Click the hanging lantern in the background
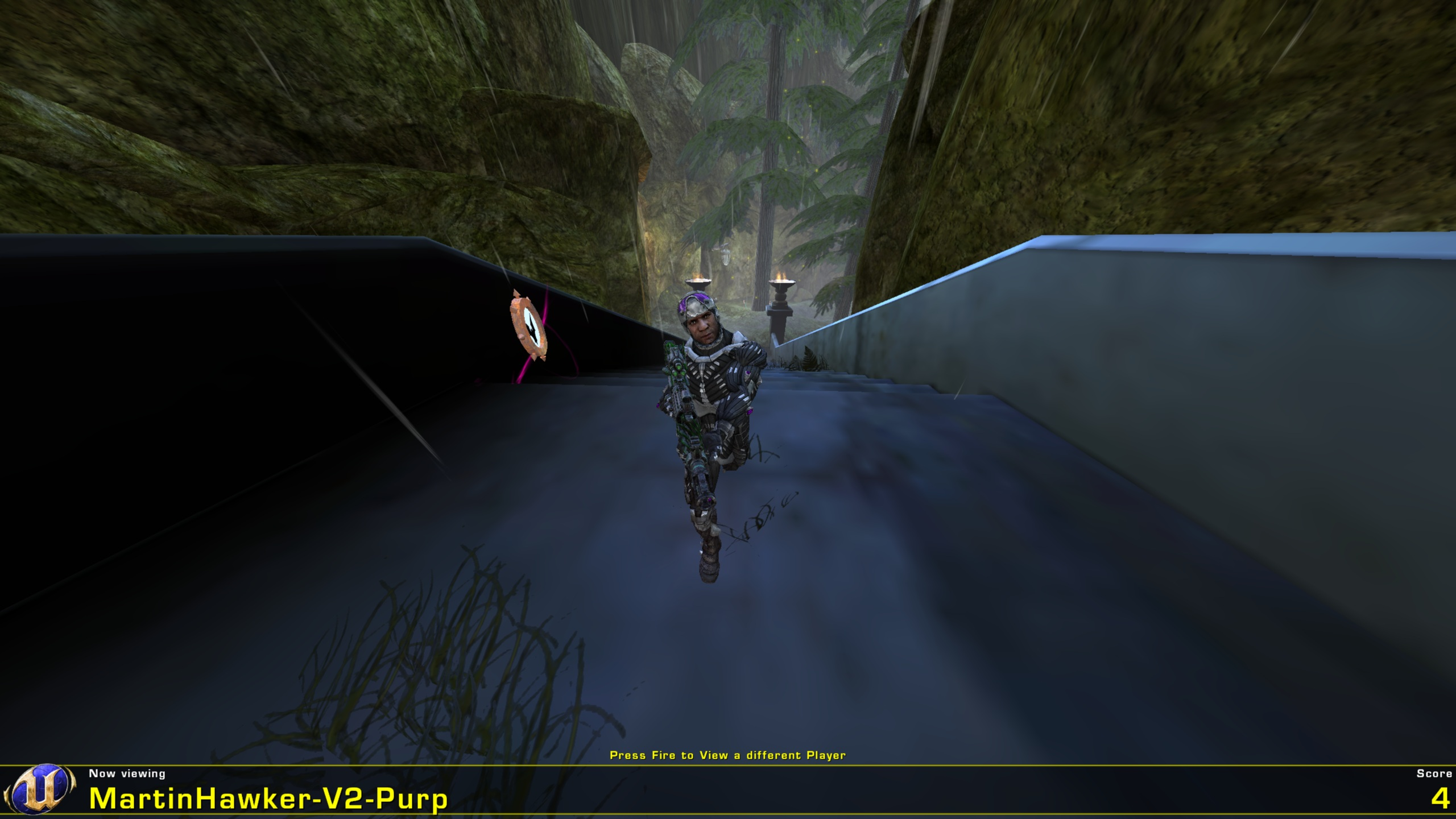The width and height of the screenshot is (1456, 819). [725, 256]
